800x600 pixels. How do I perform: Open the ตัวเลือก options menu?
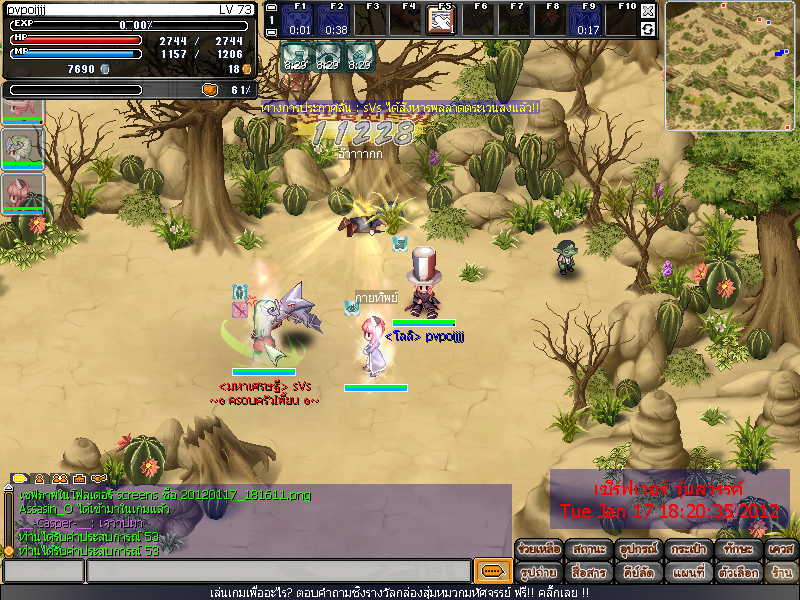coord(735,572)
